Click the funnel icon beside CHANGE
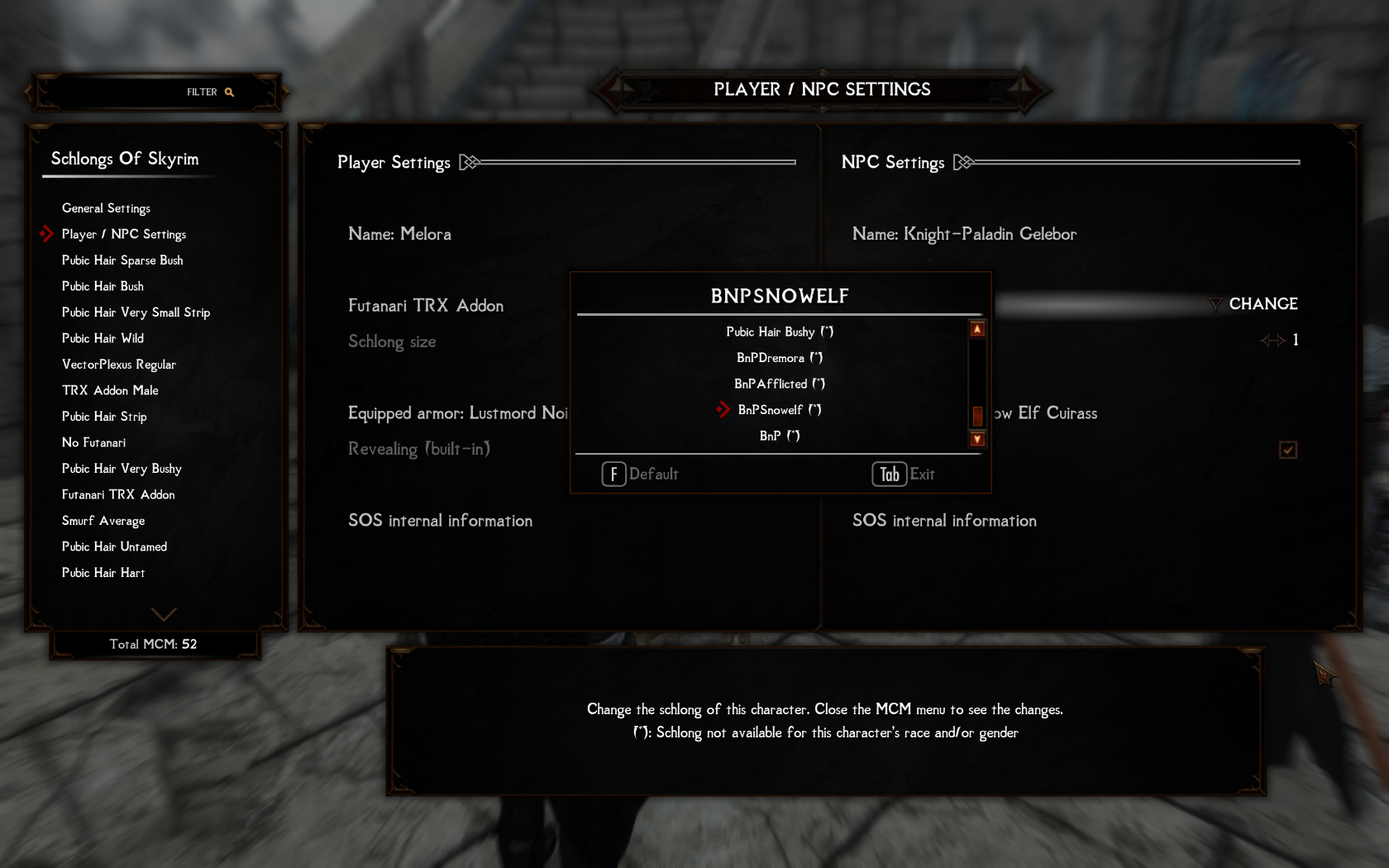The image size is (1389, 868). [1215, 304]
